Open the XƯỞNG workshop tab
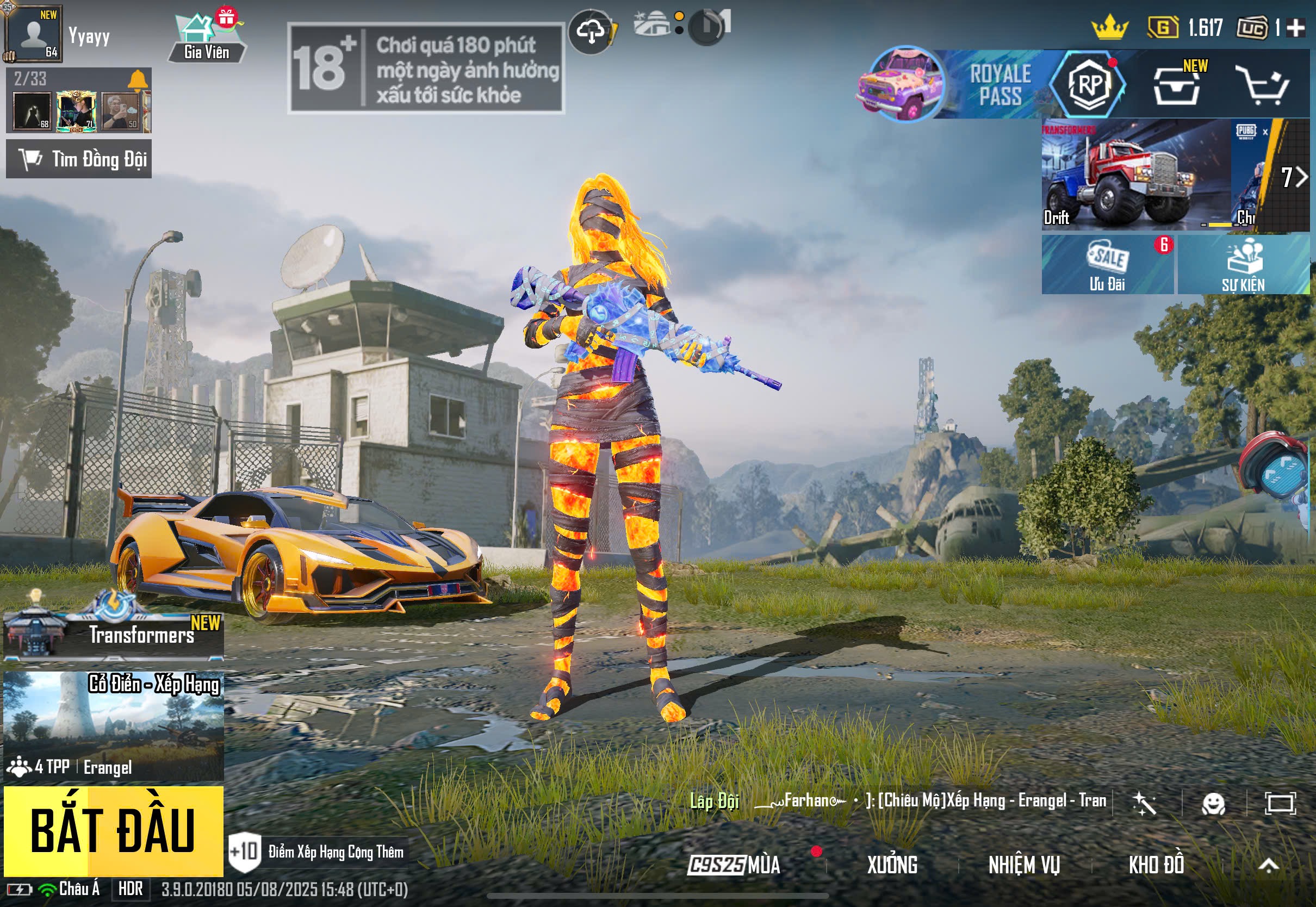The width and height of the screenshot is (1316, 907). click(892, 865)
